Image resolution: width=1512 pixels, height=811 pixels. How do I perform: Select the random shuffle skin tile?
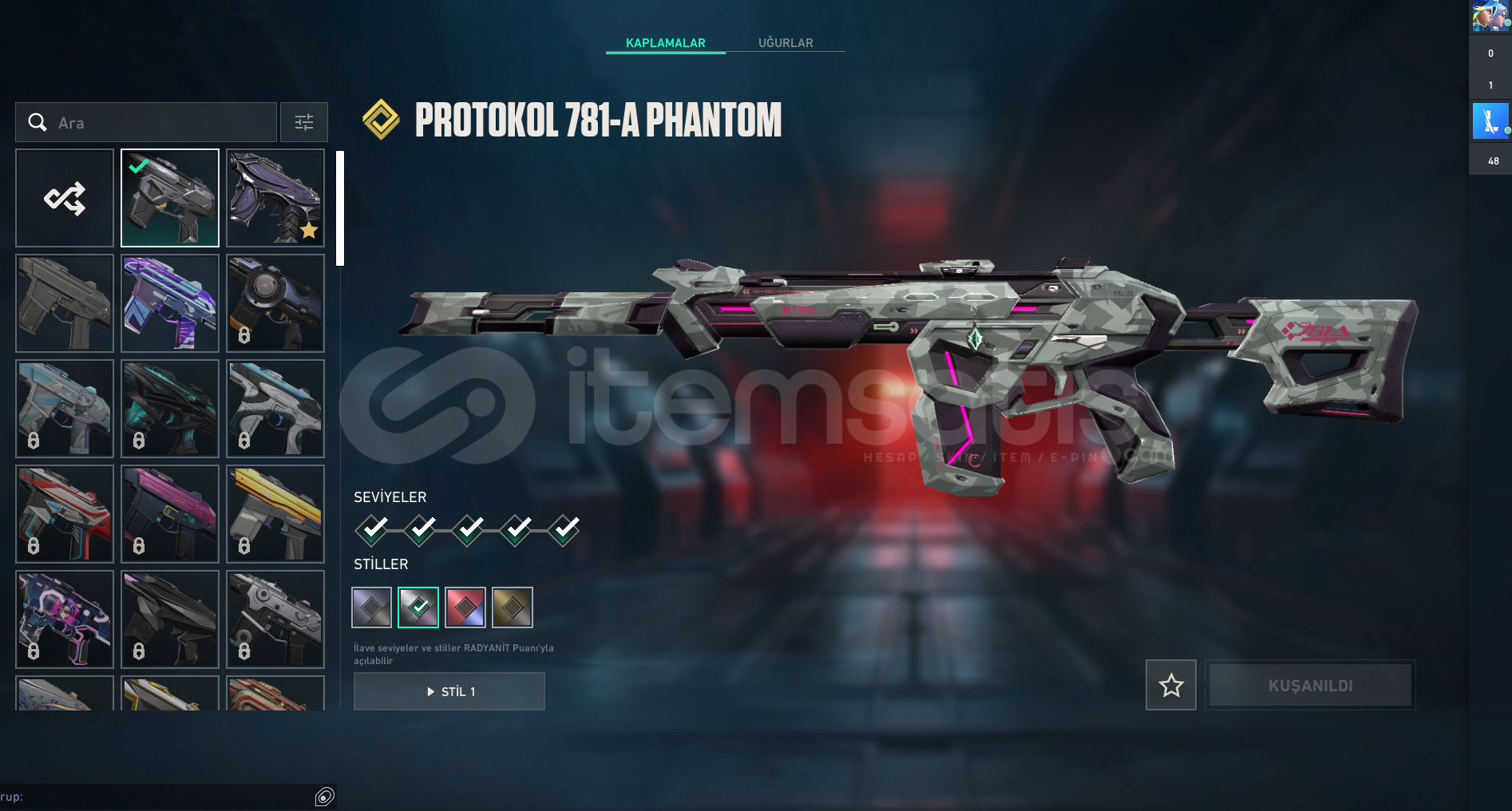(x=65, y=198)
